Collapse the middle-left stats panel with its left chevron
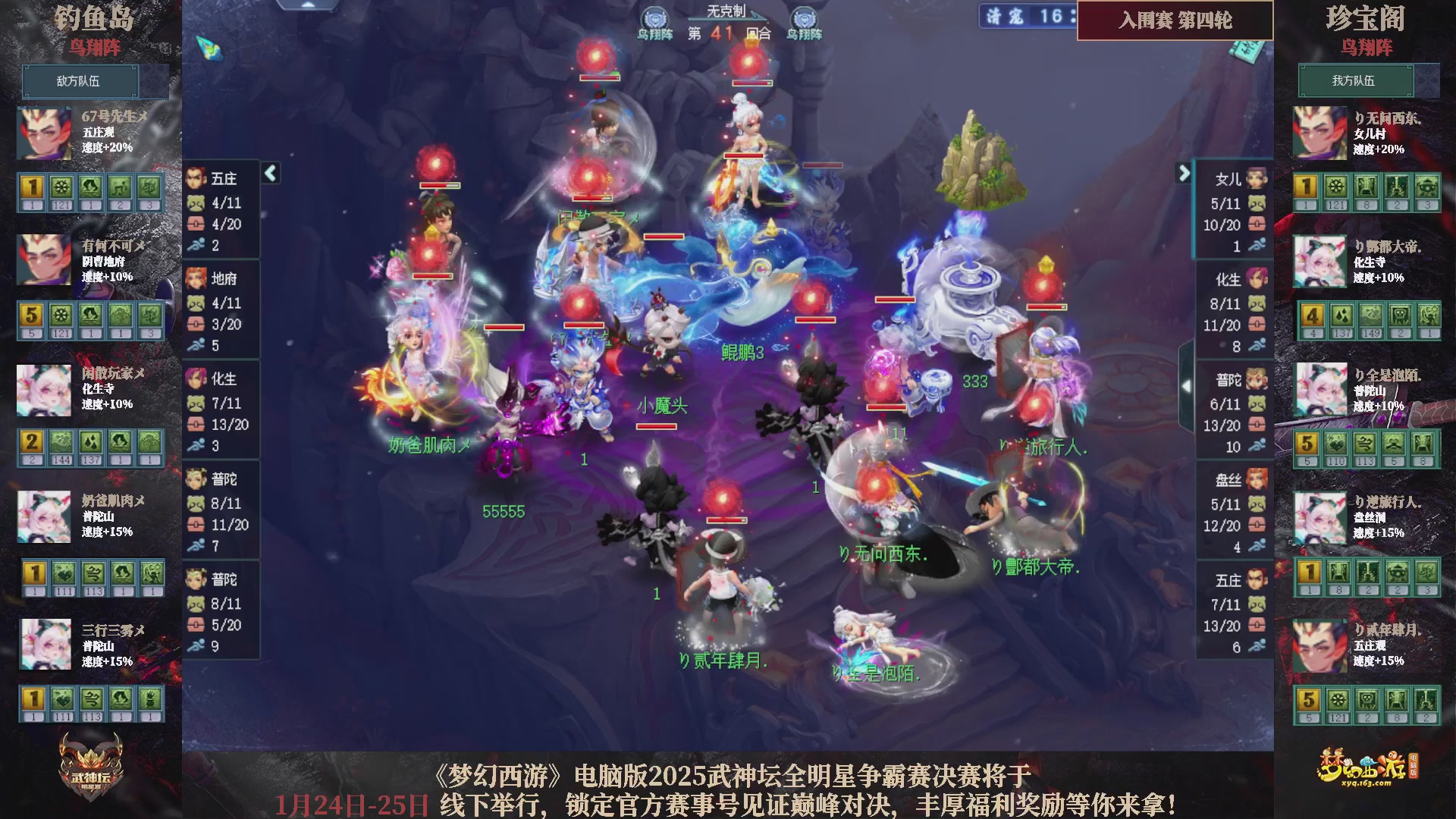 [x=269, y=173]
